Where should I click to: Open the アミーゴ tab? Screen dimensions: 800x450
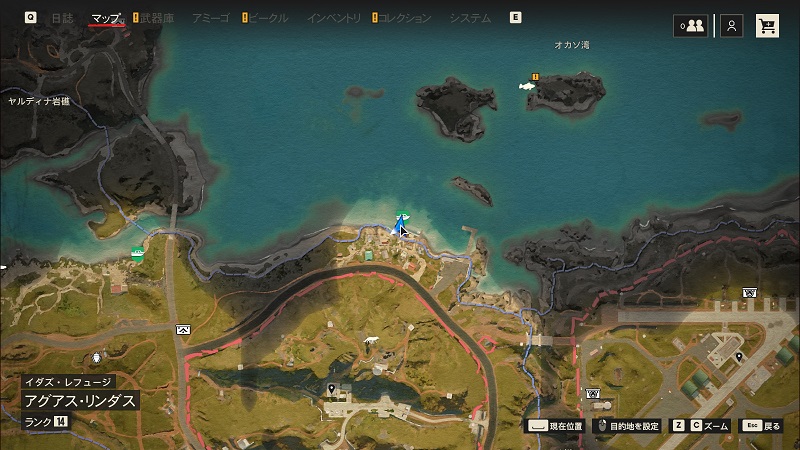pyautogui.click(x=209, y=18)
